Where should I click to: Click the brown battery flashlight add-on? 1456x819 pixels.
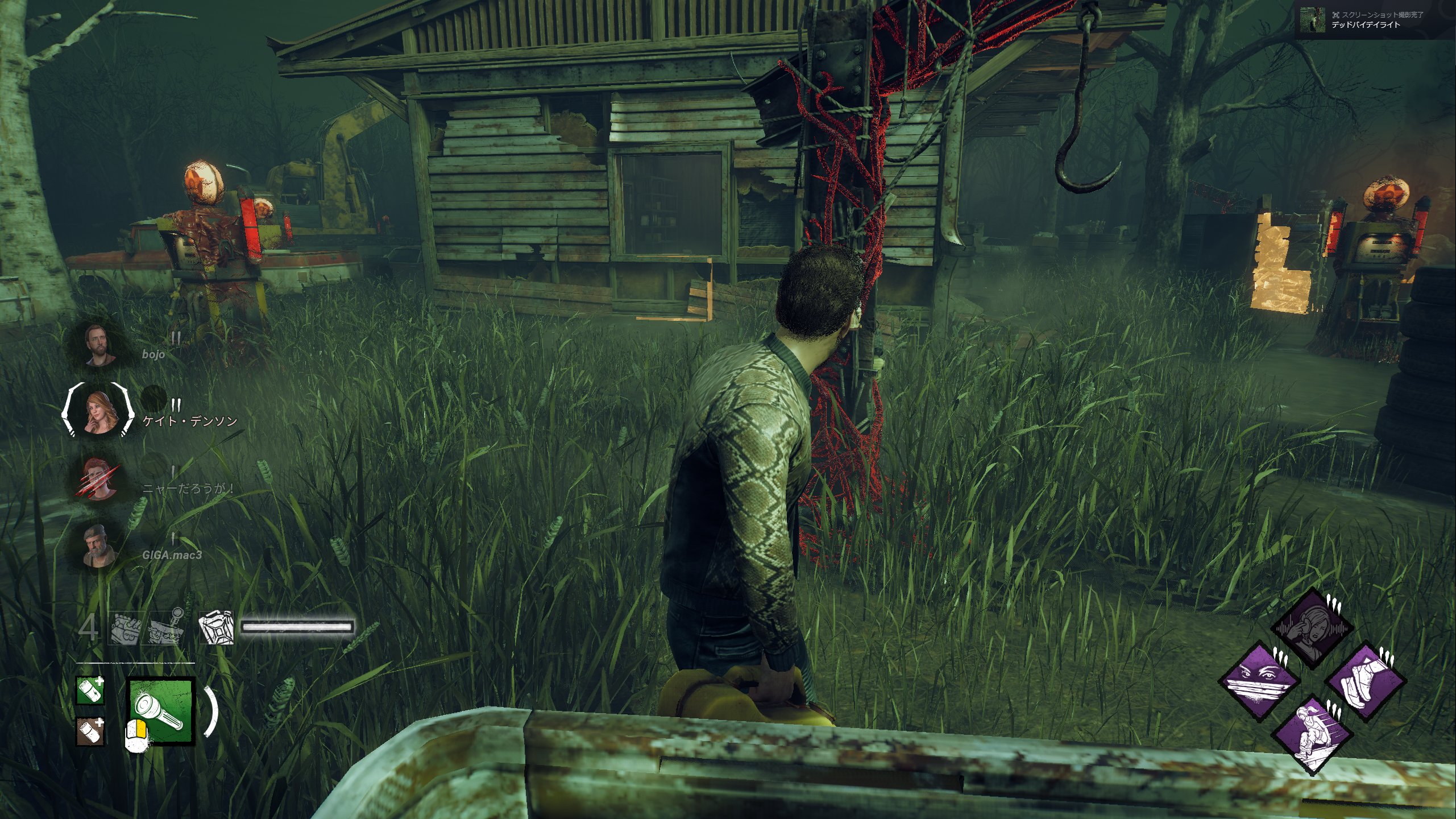pyautogui.click(x=91, y=731)
